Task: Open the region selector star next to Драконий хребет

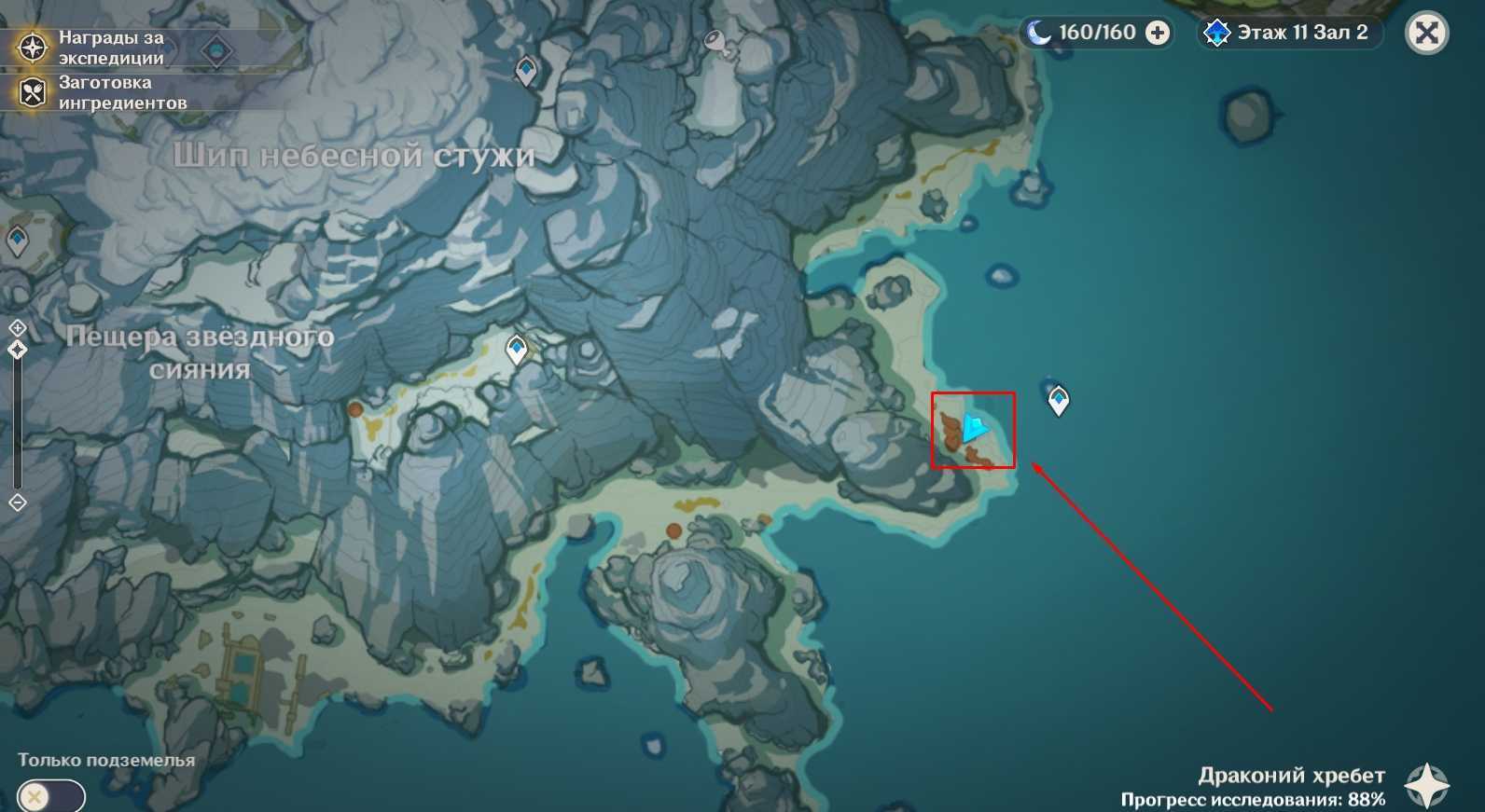Action: (x=1426, y=785)
